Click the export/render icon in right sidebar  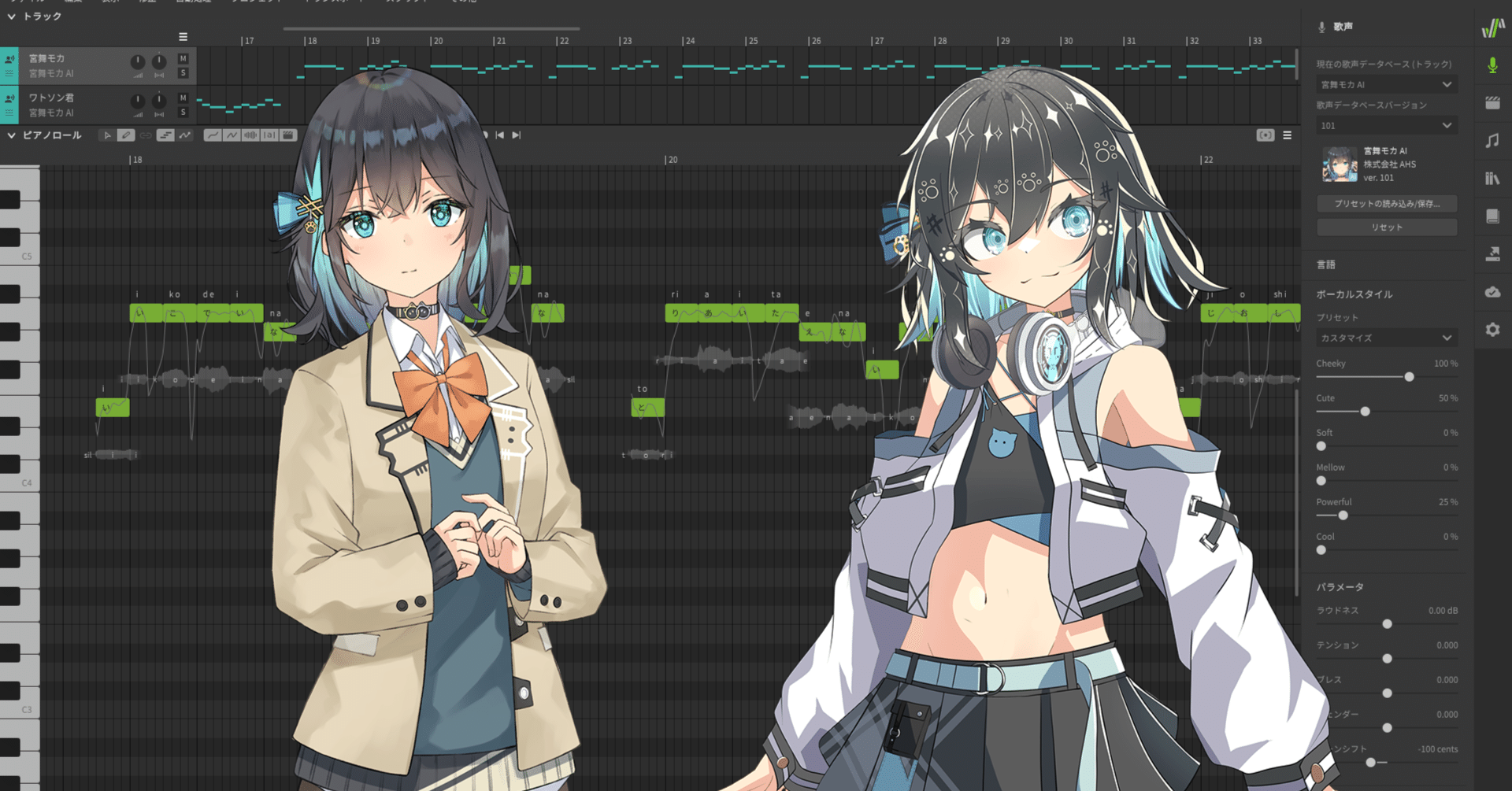(1493, 253)
